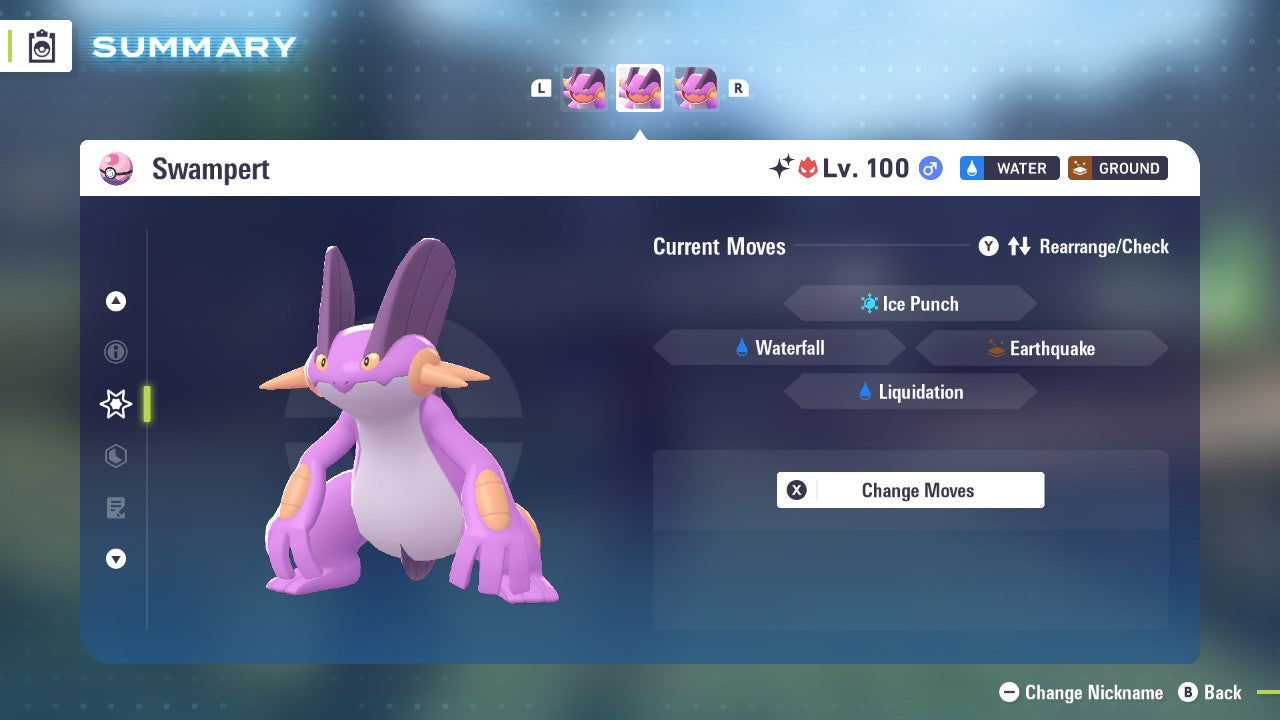The height and width of the screenshot is (720, 1280).
Task: Open the shield-shaped memories page icon
Action: click(x=116, y=456)
